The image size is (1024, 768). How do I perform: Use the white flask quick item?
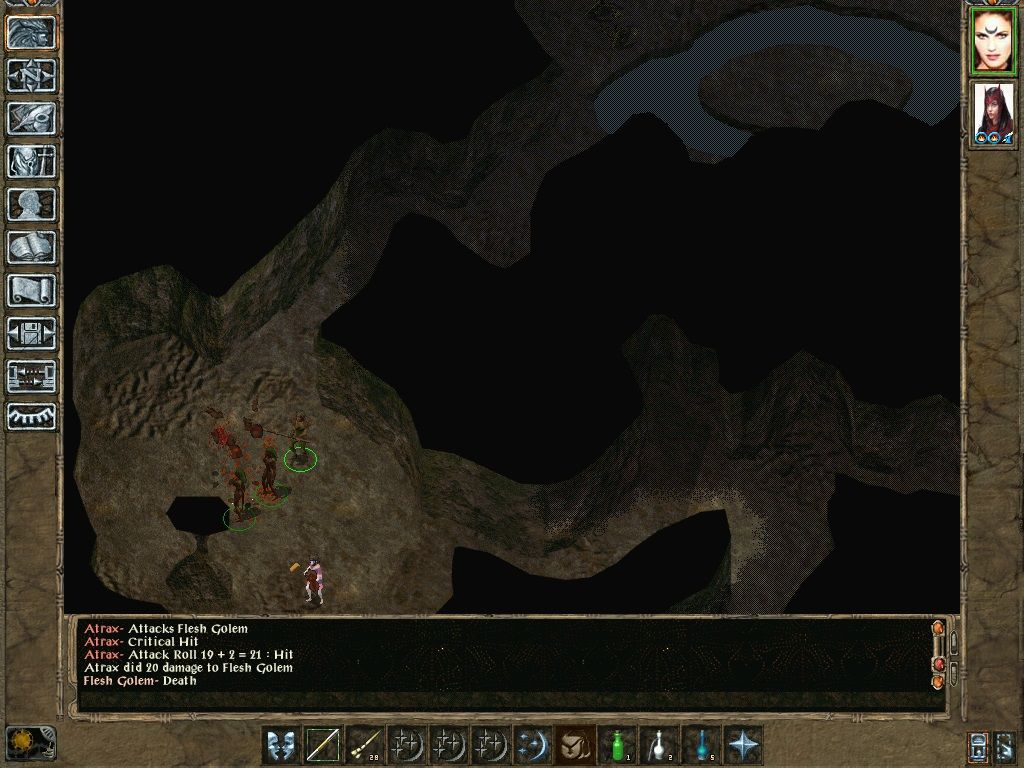point(659,745)
